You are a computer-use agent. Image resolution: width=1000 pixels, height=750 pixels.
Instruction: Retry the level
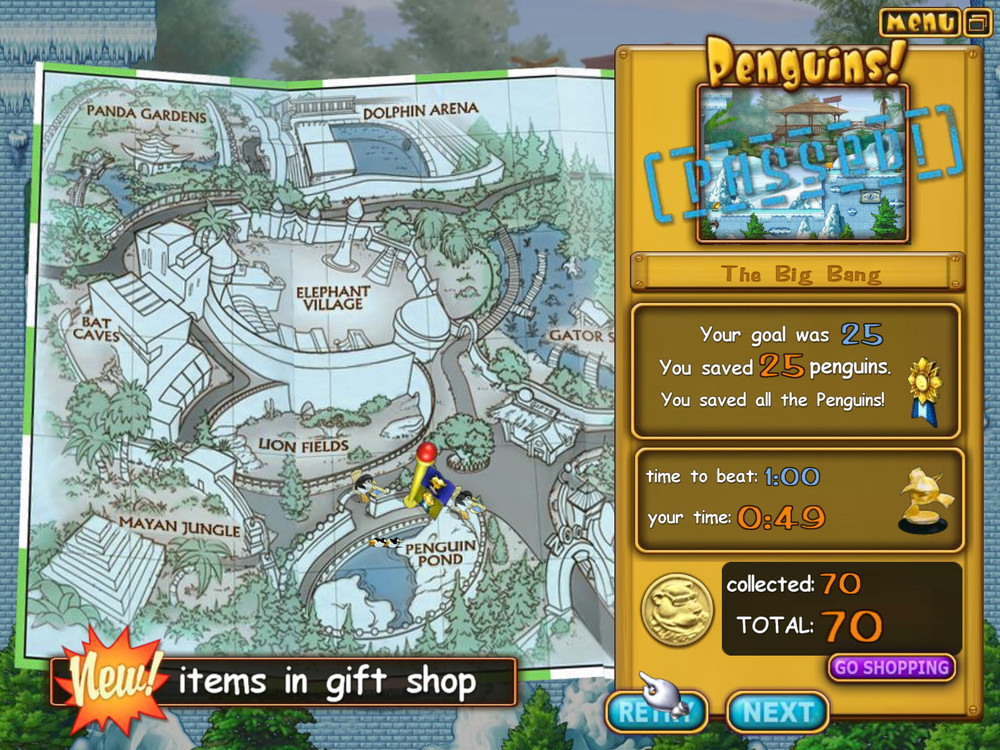point(657,712)
